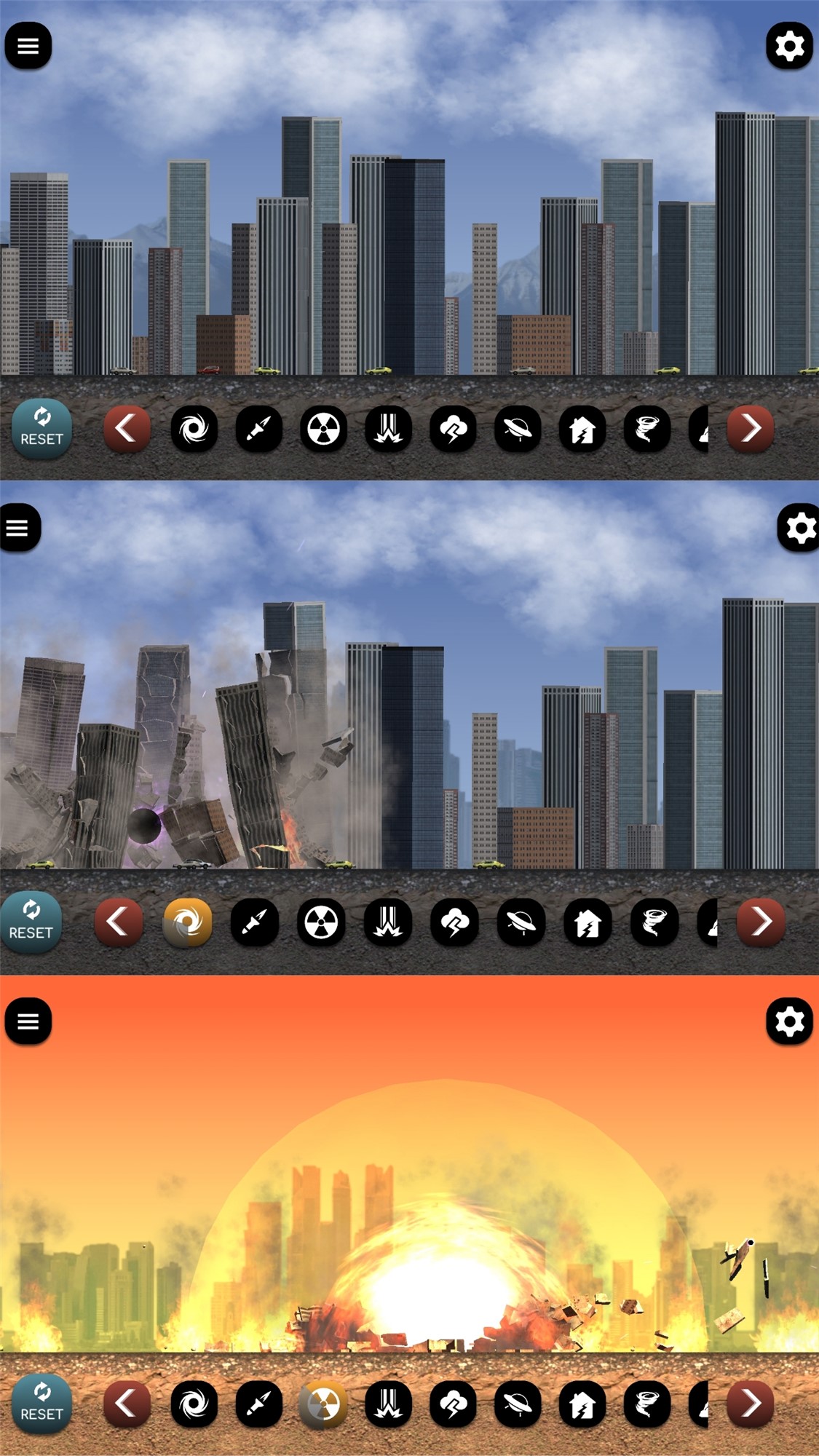Open the hamburger menu in the nuclear explosion scene
This screenshot has width=819, height=1456.
point(28,1021)
